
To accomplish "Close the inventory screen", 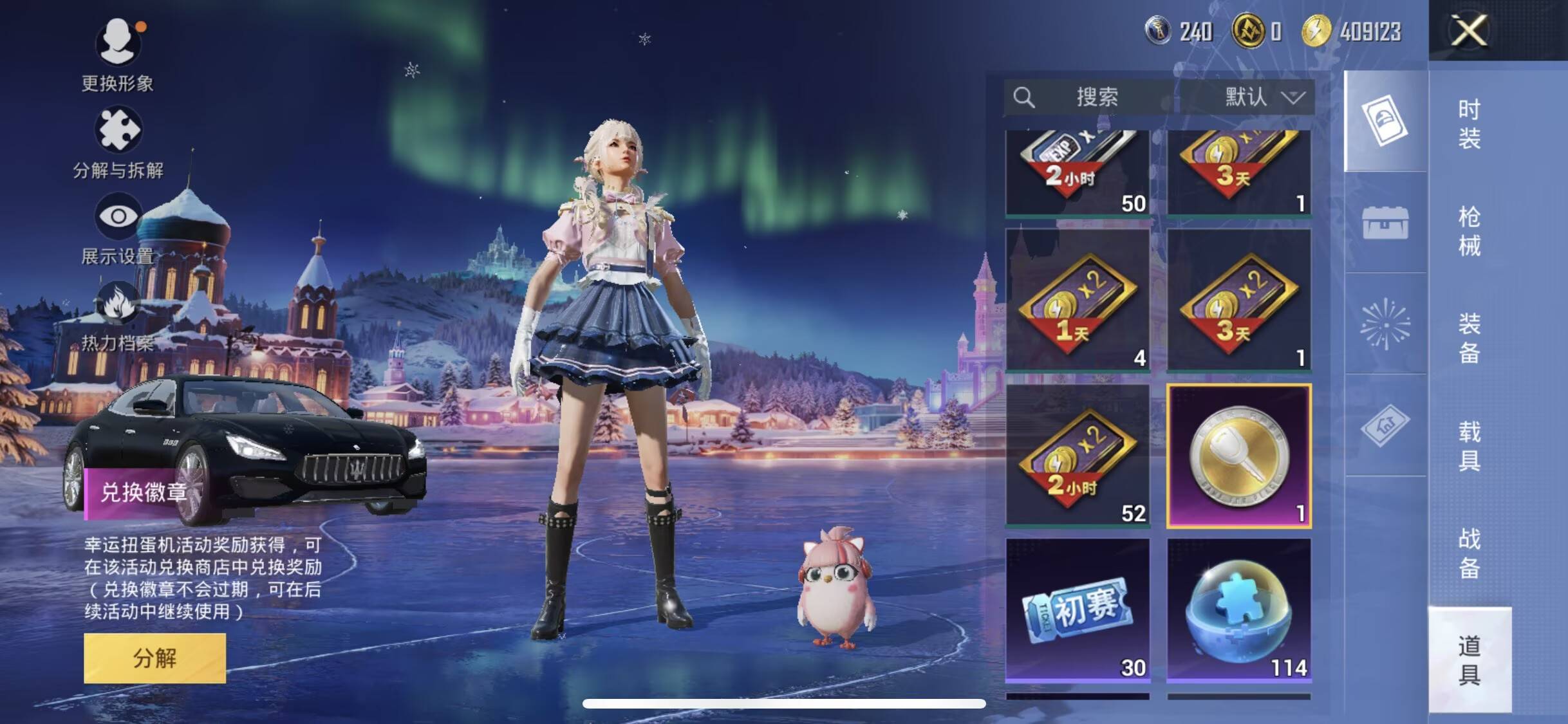I will (x=1469, y=30).
